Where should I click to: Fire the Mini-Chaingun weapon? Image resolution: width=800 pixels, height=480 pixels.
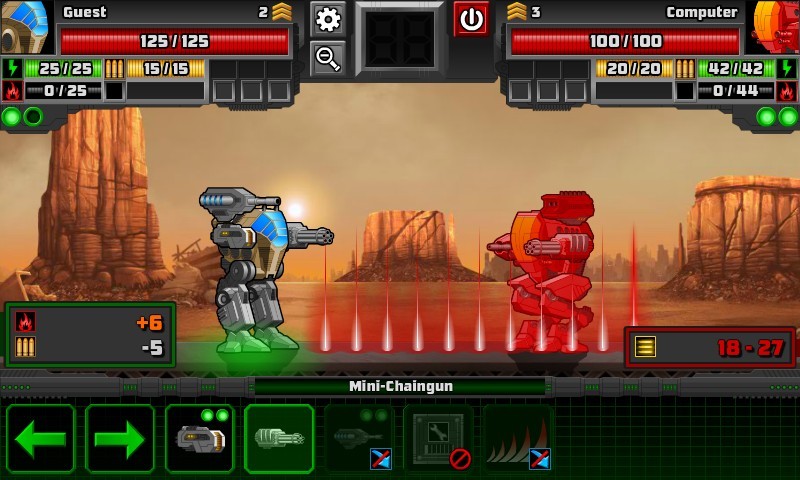pos(279,438)
